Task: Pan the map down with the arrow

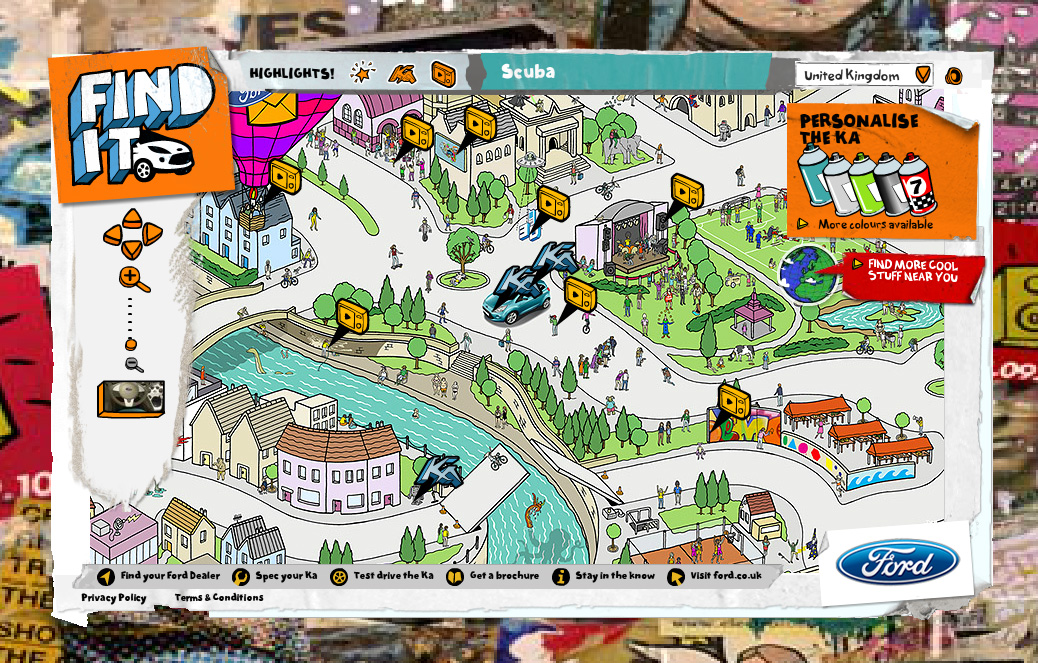Action: (132, 250)
